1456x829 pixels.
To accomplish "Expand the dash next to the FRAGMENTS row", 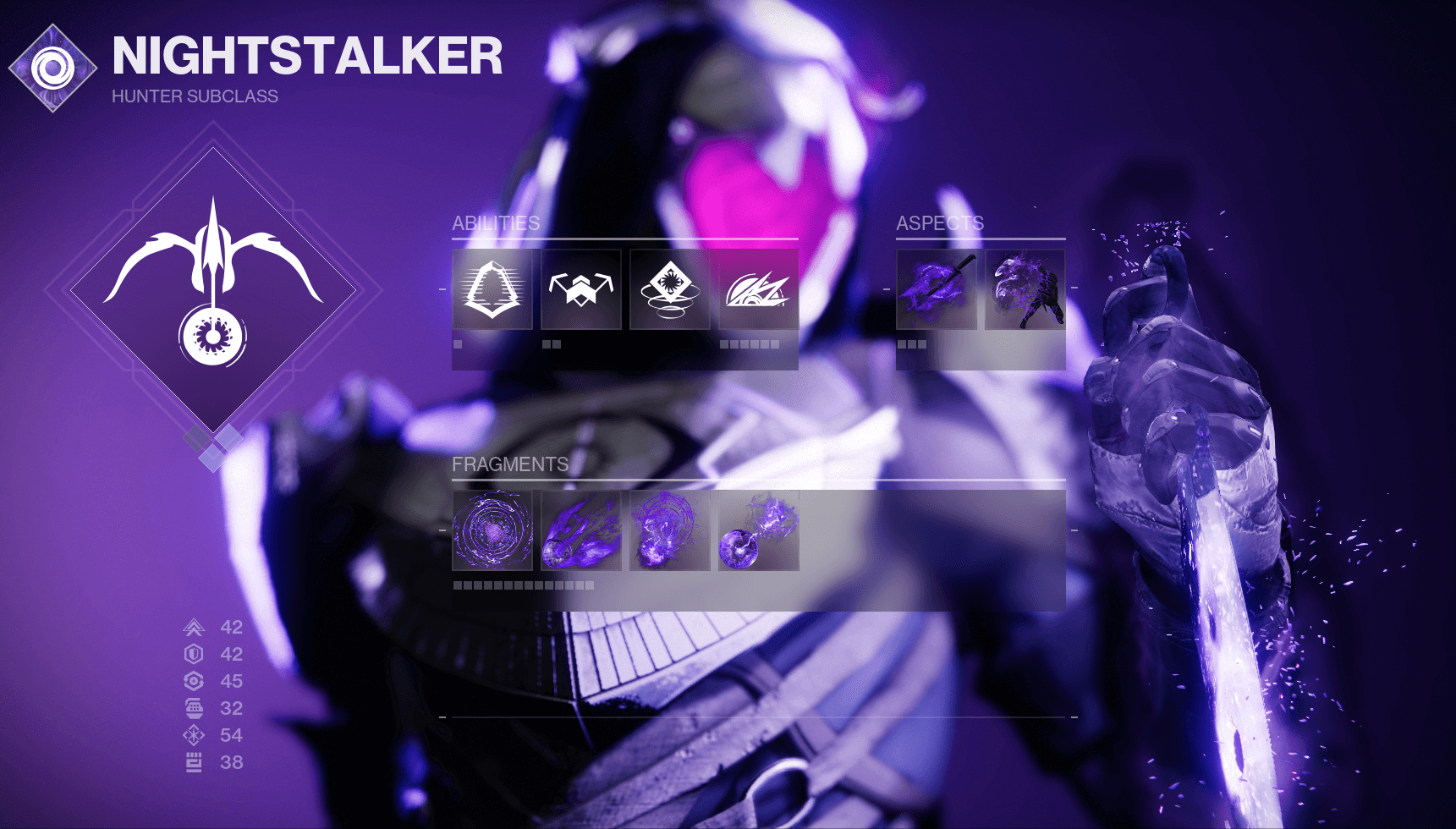I will click(441, 532).
